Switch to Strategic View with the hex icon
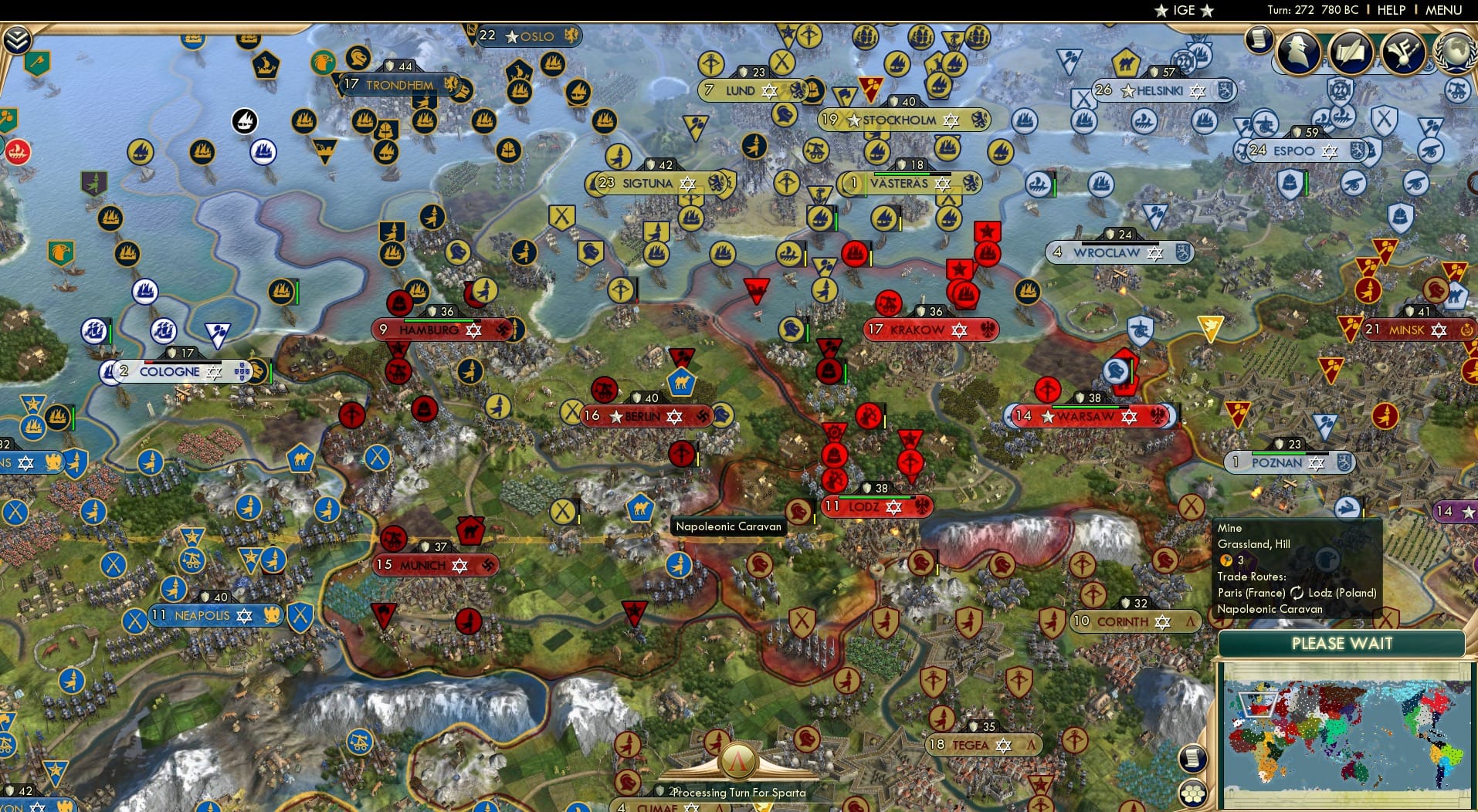Screen dimensions: 1478x812 1194,794
